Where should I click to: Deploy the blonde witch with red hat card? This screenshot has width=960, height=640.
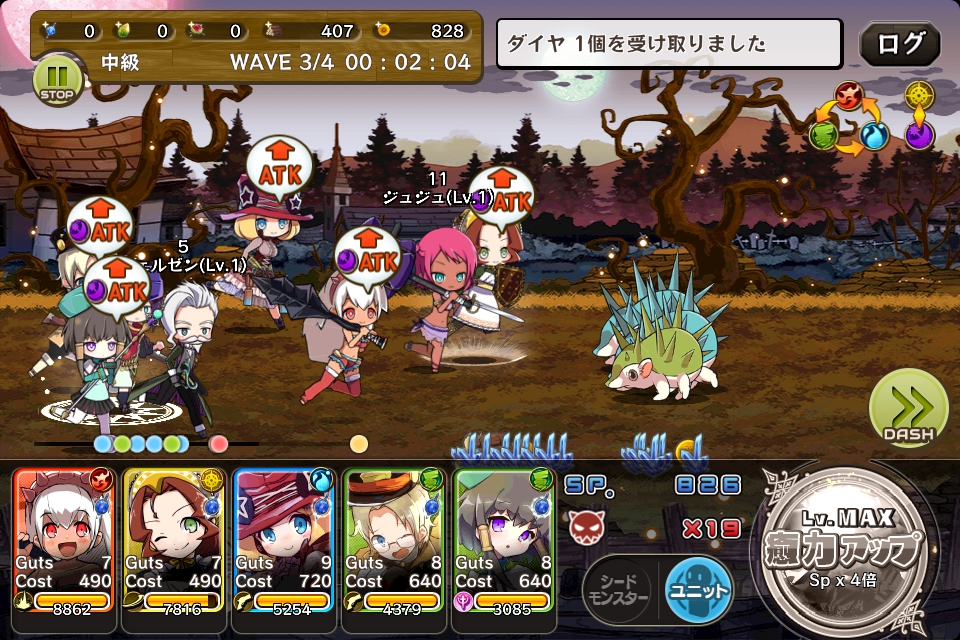(282, 538)
